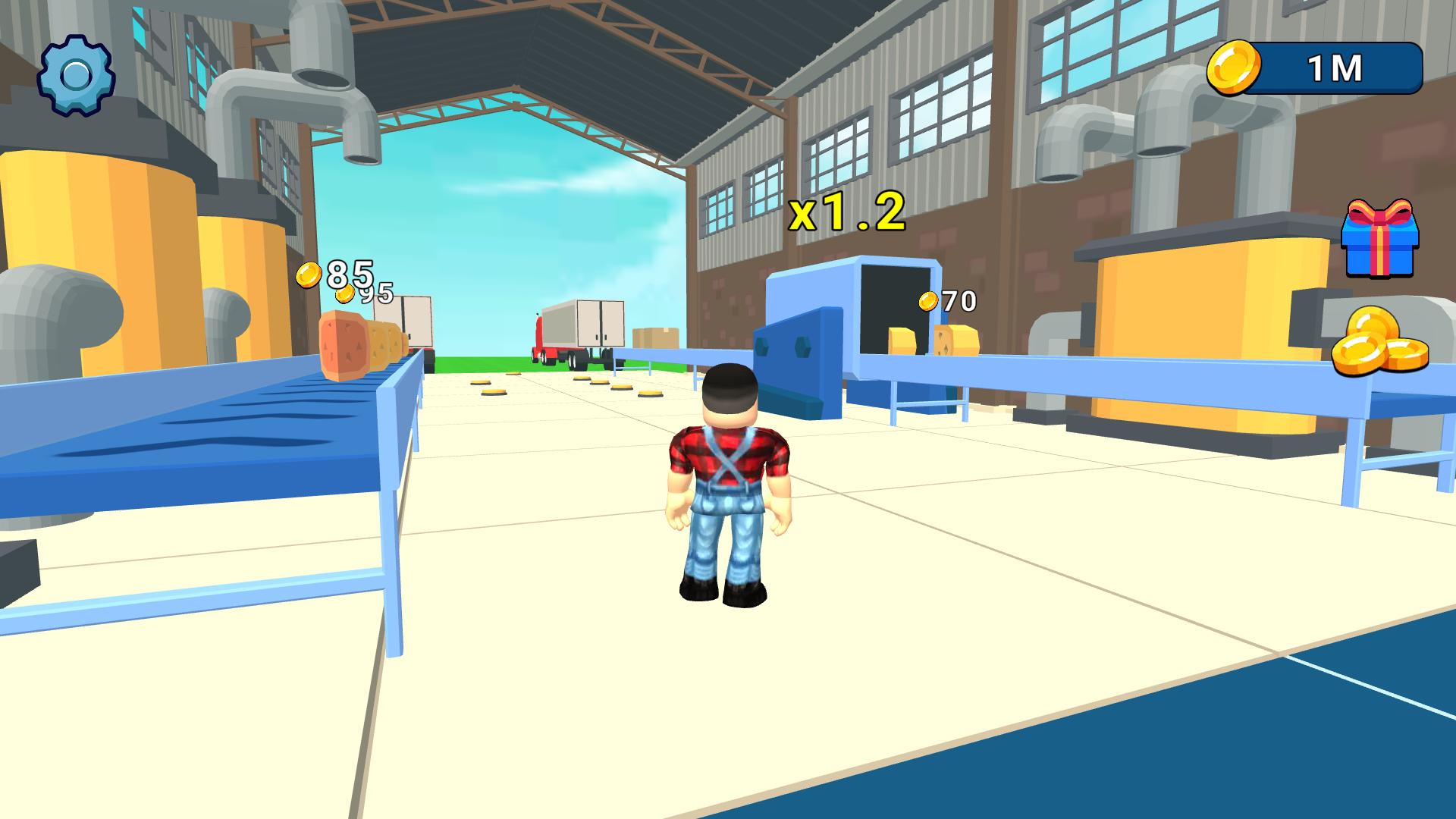Image resolution: width=1456 pixels, height=819 pixels.
Task: Open the settings gear icon
Action: (74, 73)
